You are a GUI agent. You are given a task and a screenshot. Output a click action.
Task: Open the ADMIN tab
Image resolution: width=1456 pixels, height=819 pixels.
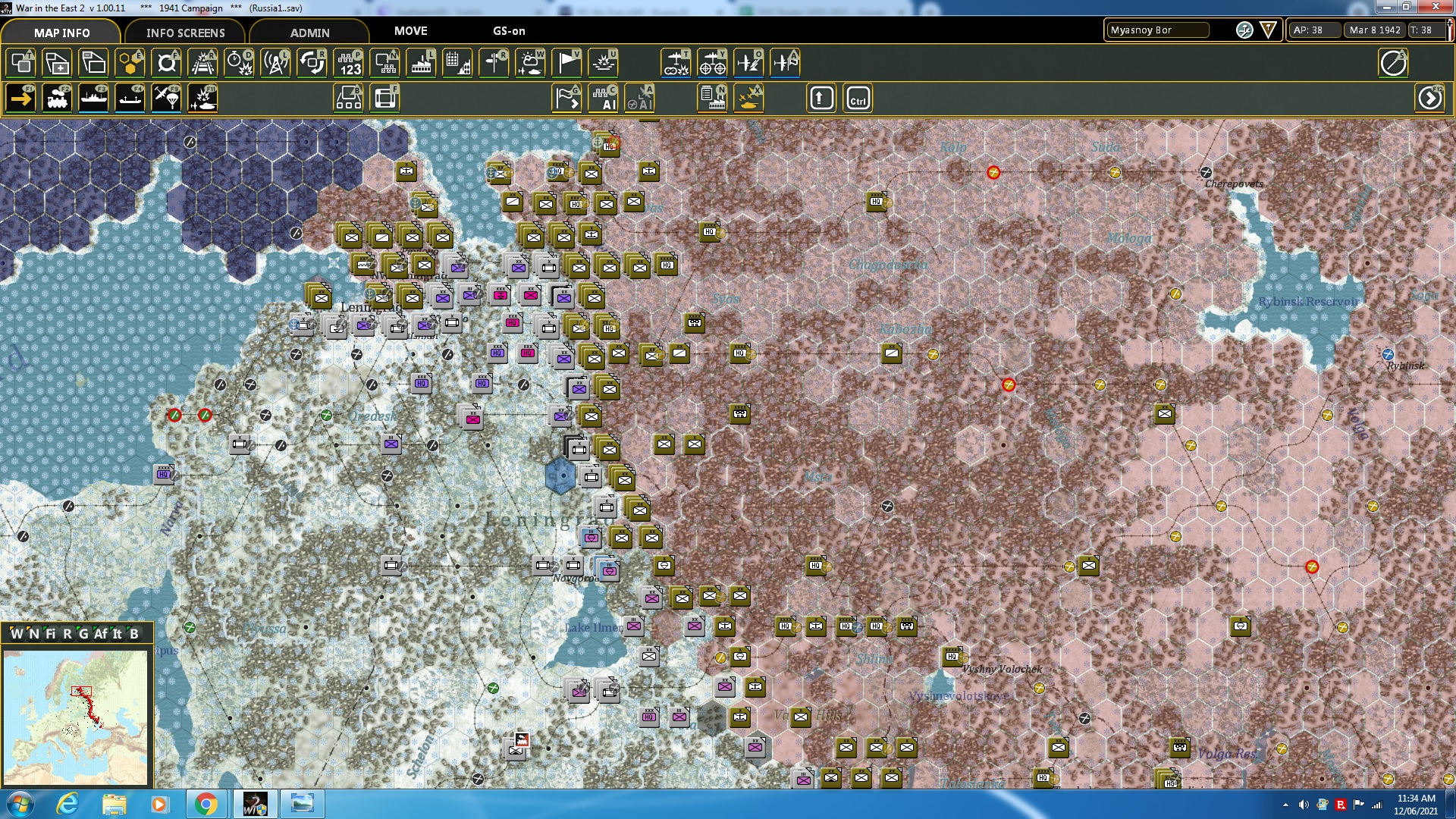pos(311,33)
